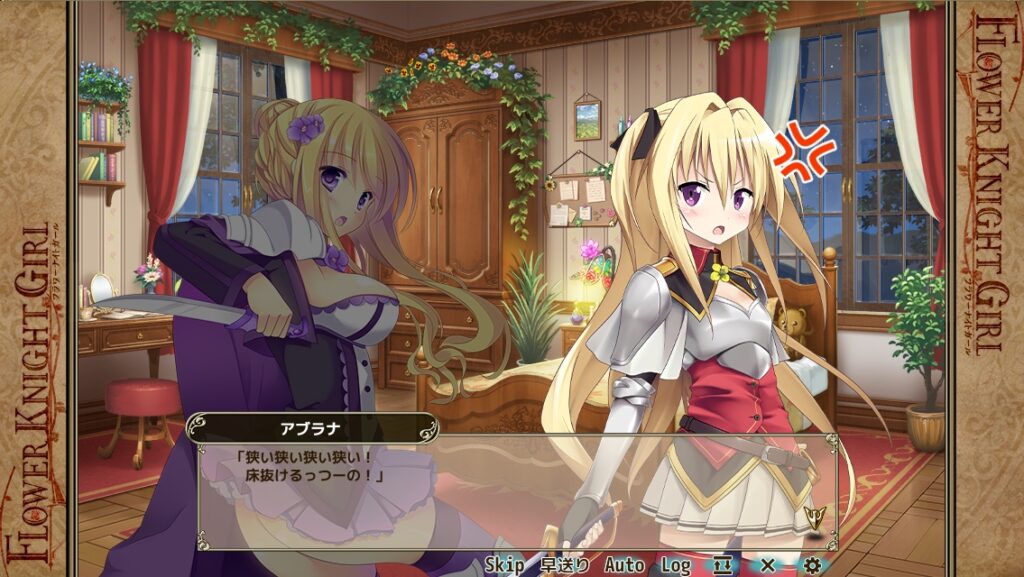Turn on Auto text advance
This screenshot has width=1024, height=577.
[624, 565]
